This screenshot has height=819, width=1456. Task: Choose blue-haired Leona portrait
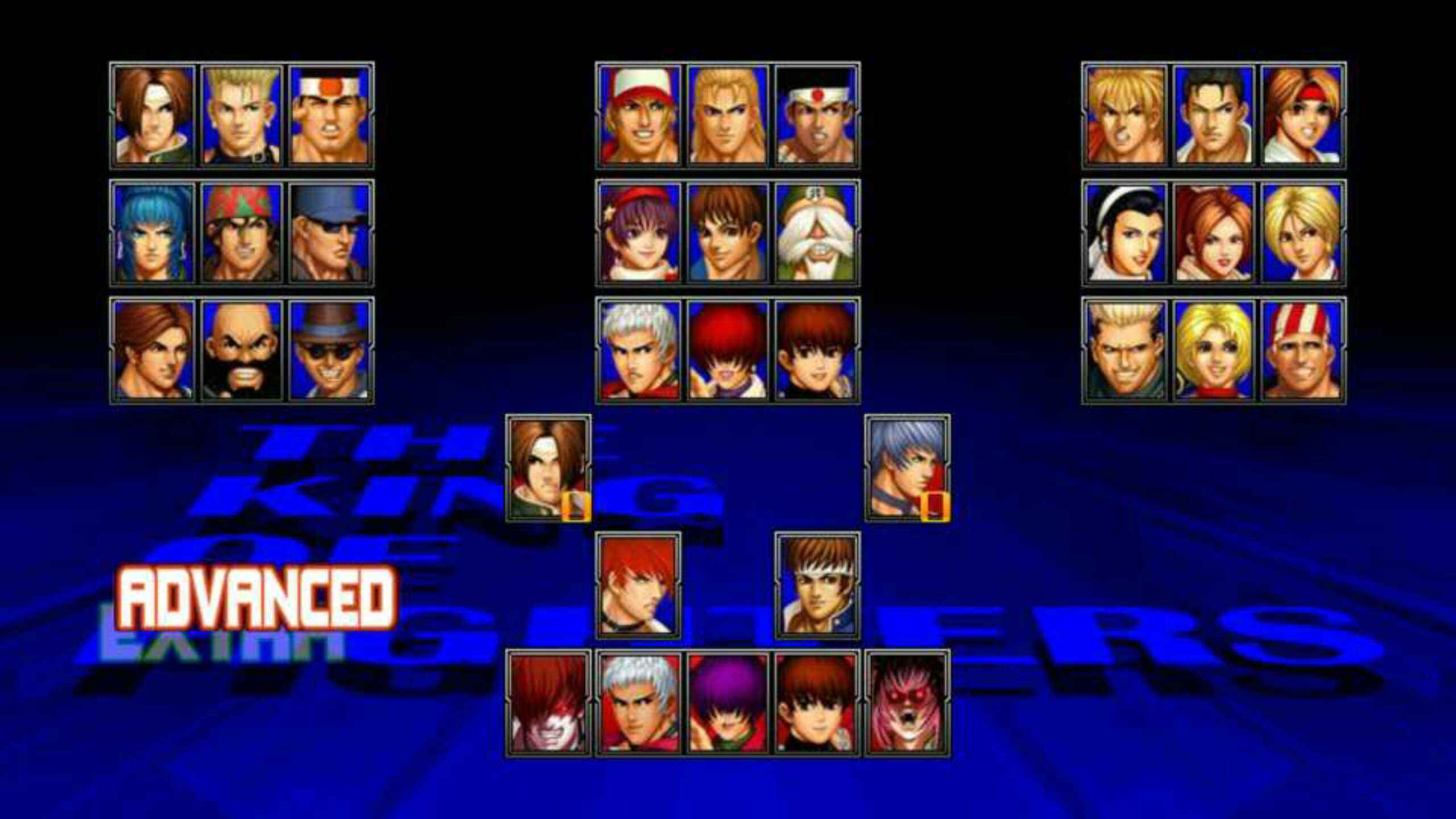coord(154,233)
